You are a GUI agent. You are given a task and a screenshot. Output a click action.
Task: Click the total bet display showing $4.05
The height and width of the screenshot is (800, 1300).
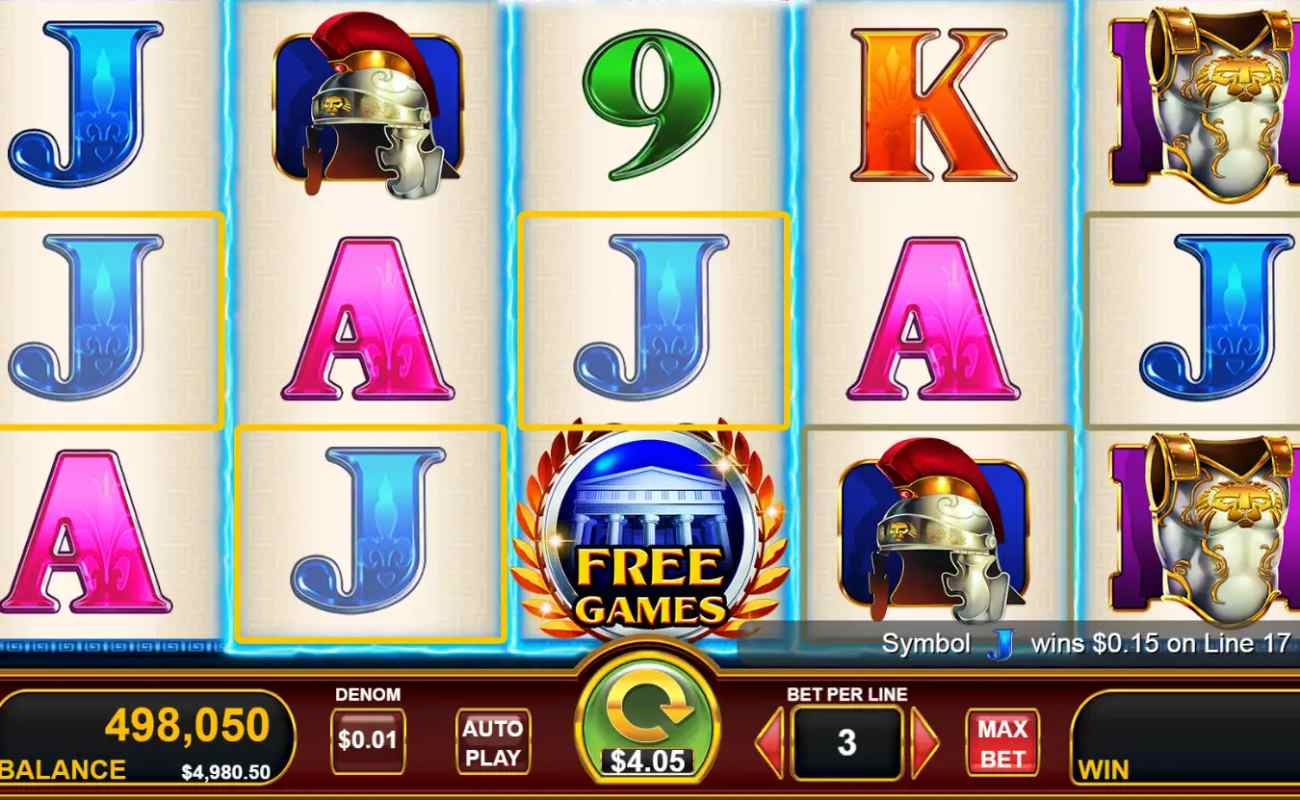[x=644, y=759]
